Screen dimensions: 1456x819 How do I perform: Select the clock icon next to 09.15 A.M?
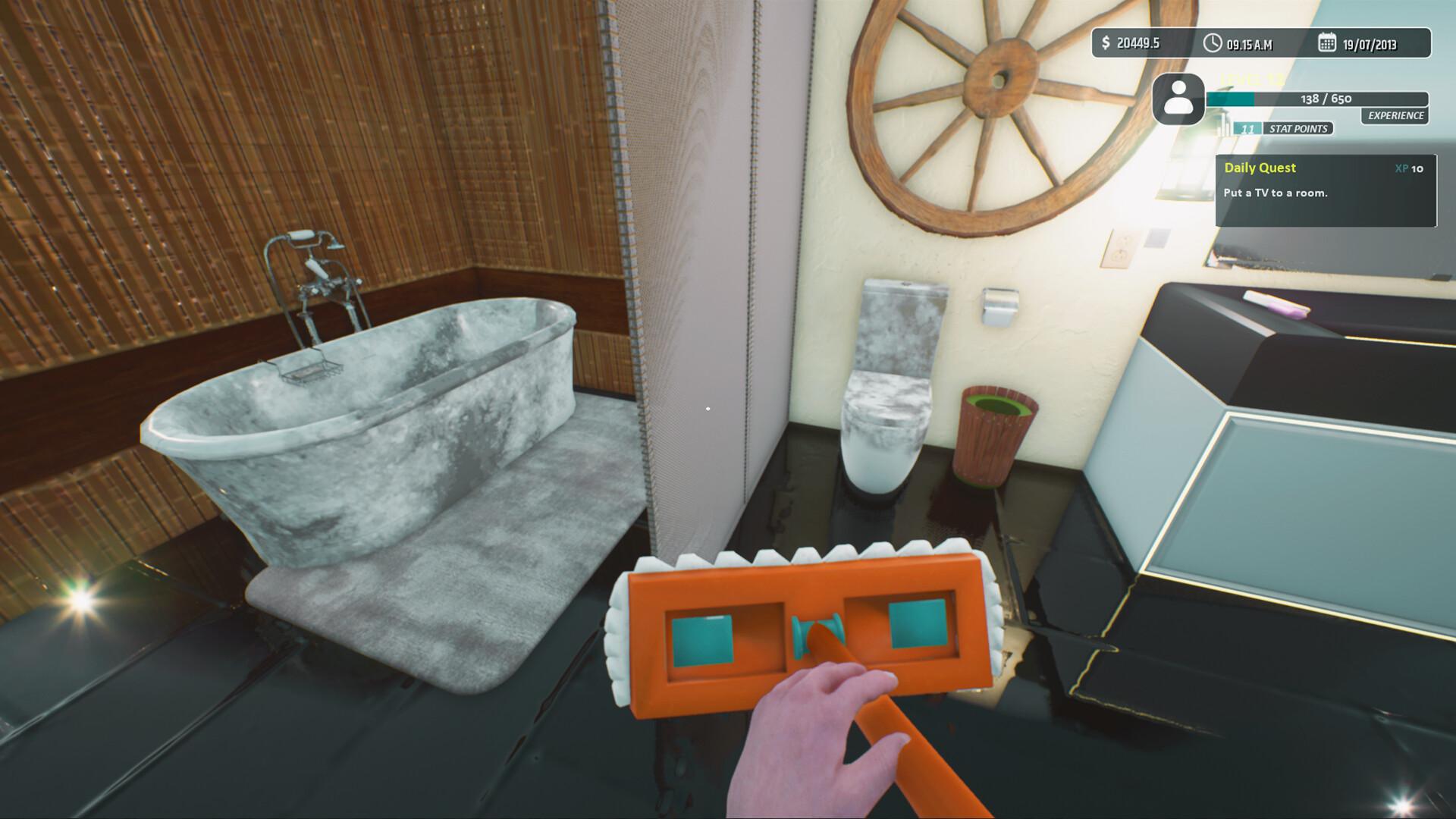coord(1213,43)
